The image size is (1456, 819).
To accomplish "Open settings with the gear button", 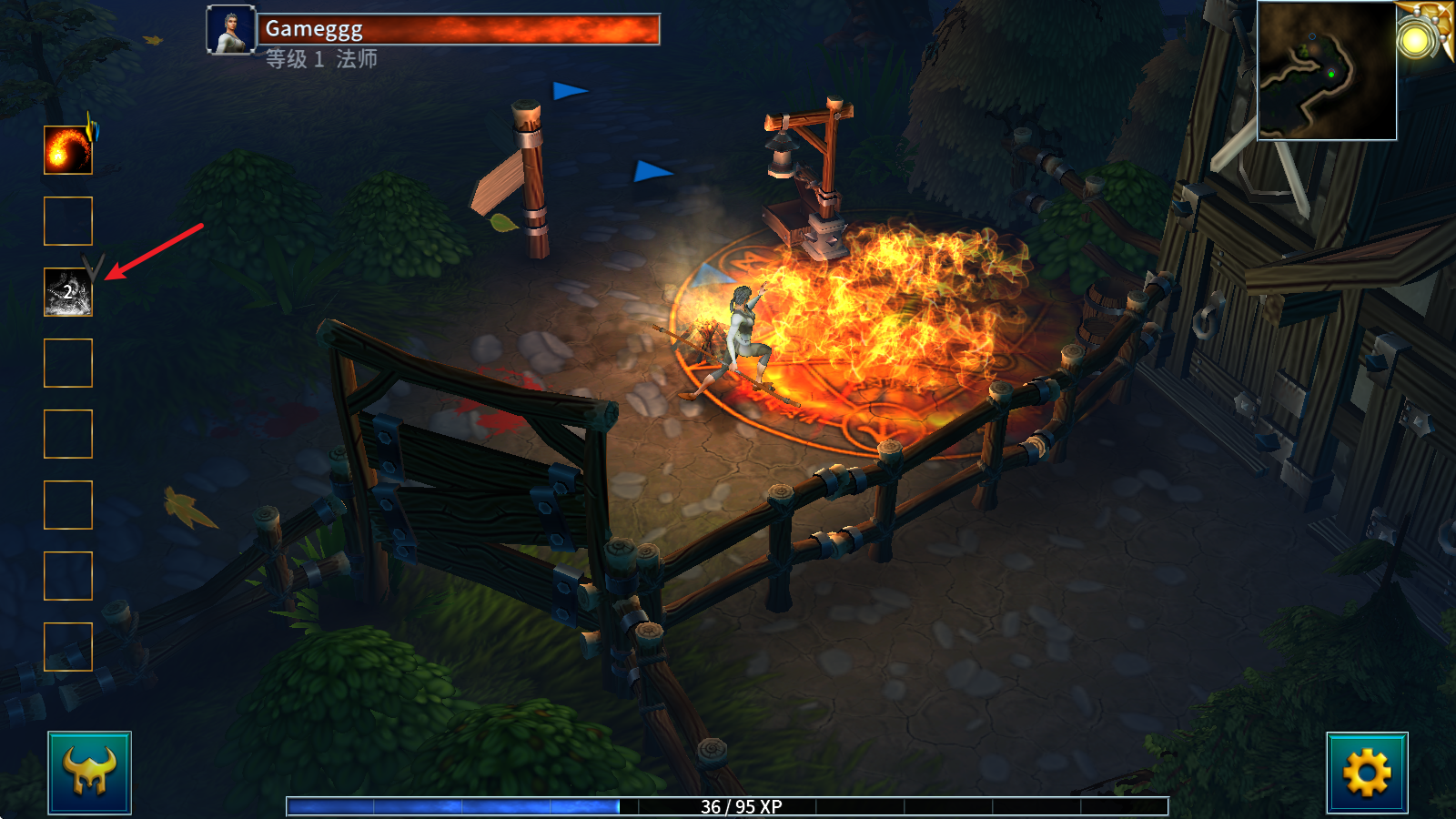I will point(1367,773).
